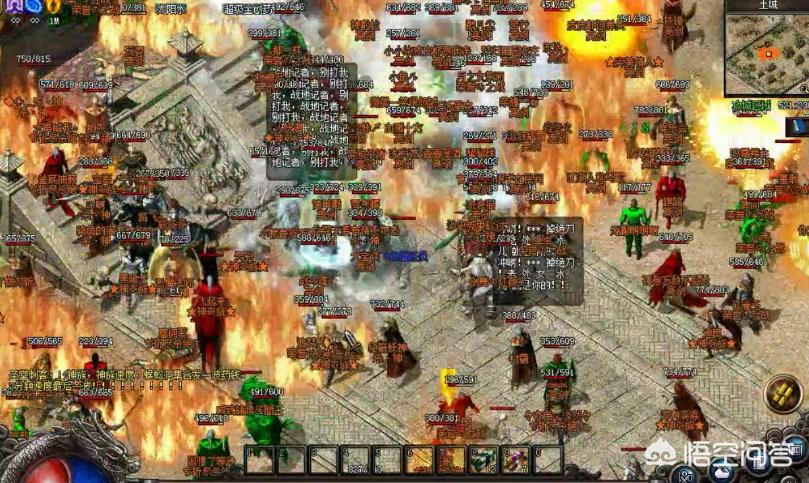Click the purple buff icon

(13, 5)
